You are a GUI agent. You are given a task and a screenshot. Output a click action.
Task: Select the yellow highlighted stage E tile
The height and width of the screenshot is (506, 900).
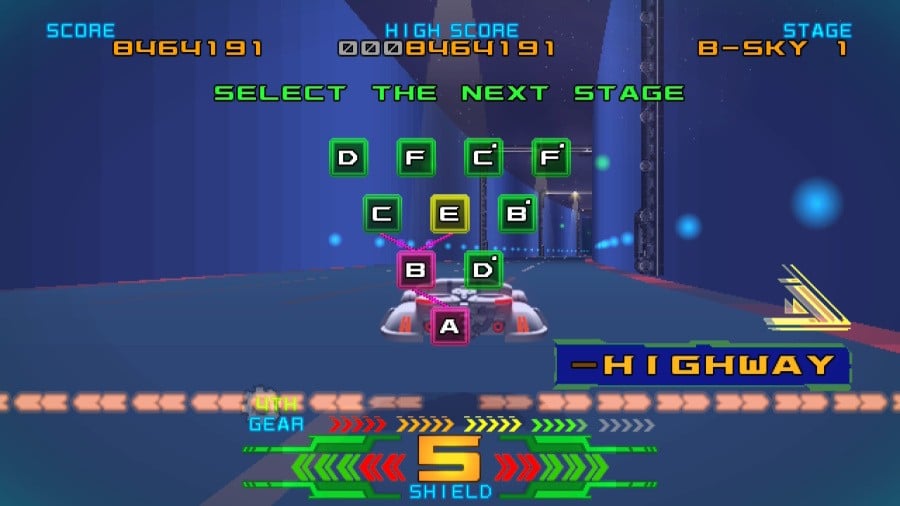click(x=450, y=213)
